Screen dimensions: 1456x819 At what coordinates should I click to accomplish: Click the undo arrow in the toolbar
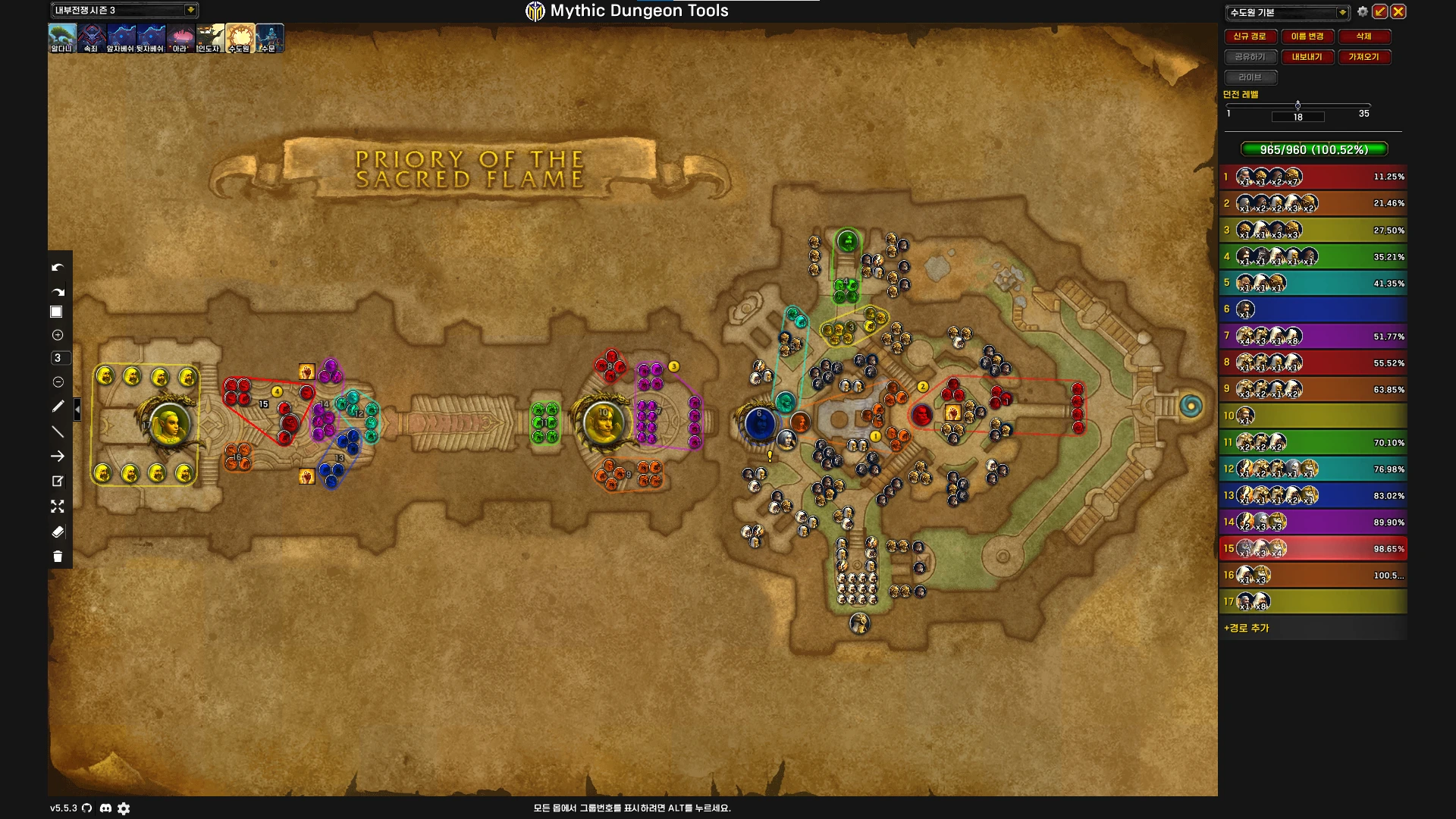tap(58, 267)
